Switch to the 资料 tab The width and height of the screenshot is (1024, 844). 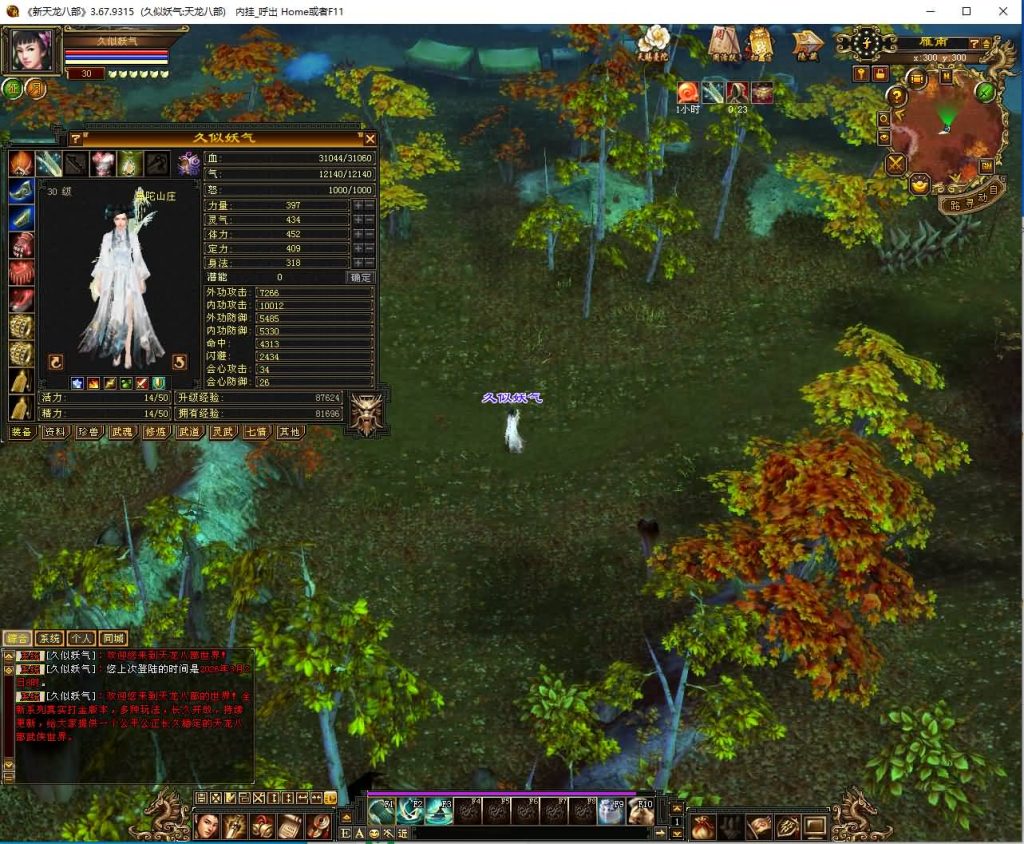click(55, 432)
